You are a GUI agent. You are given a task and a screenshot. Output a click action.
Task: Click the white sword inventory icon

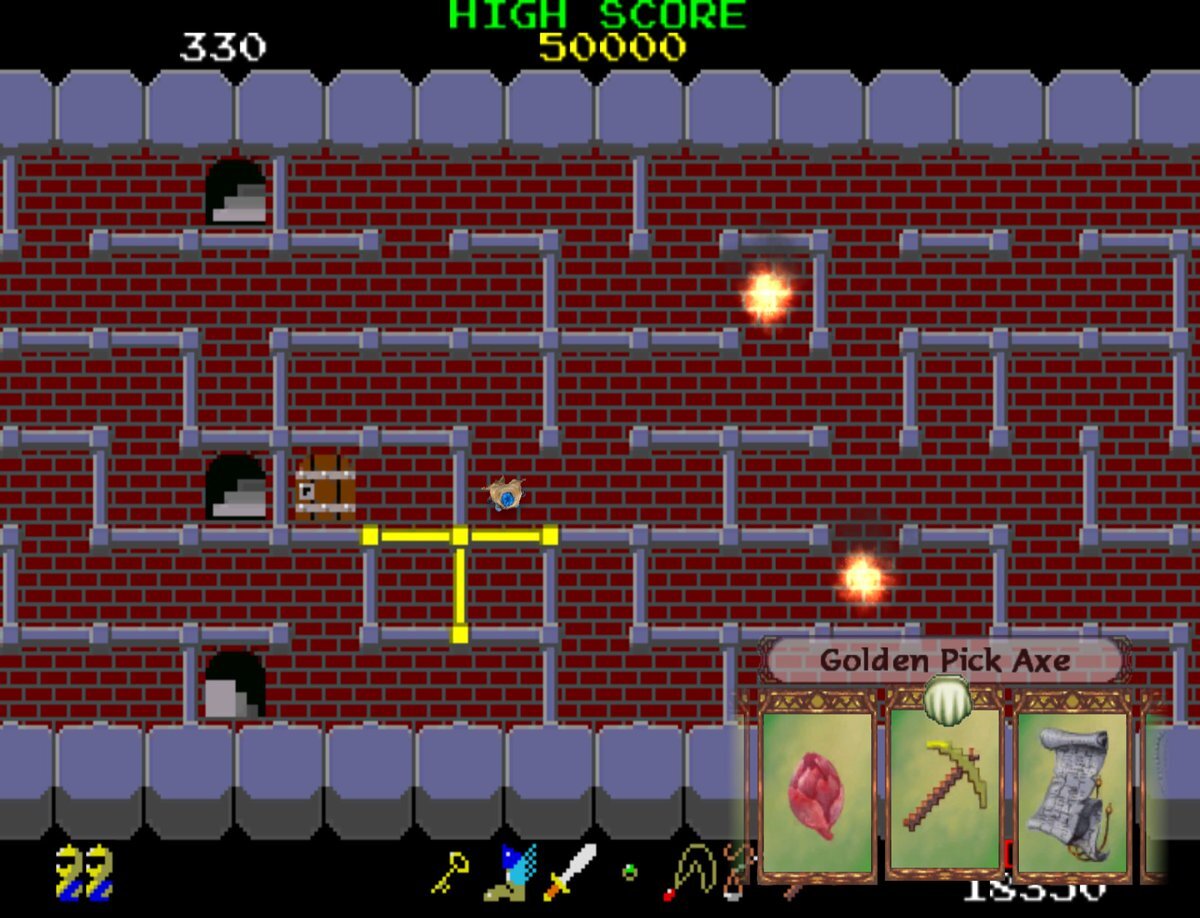tap(570, 870)
